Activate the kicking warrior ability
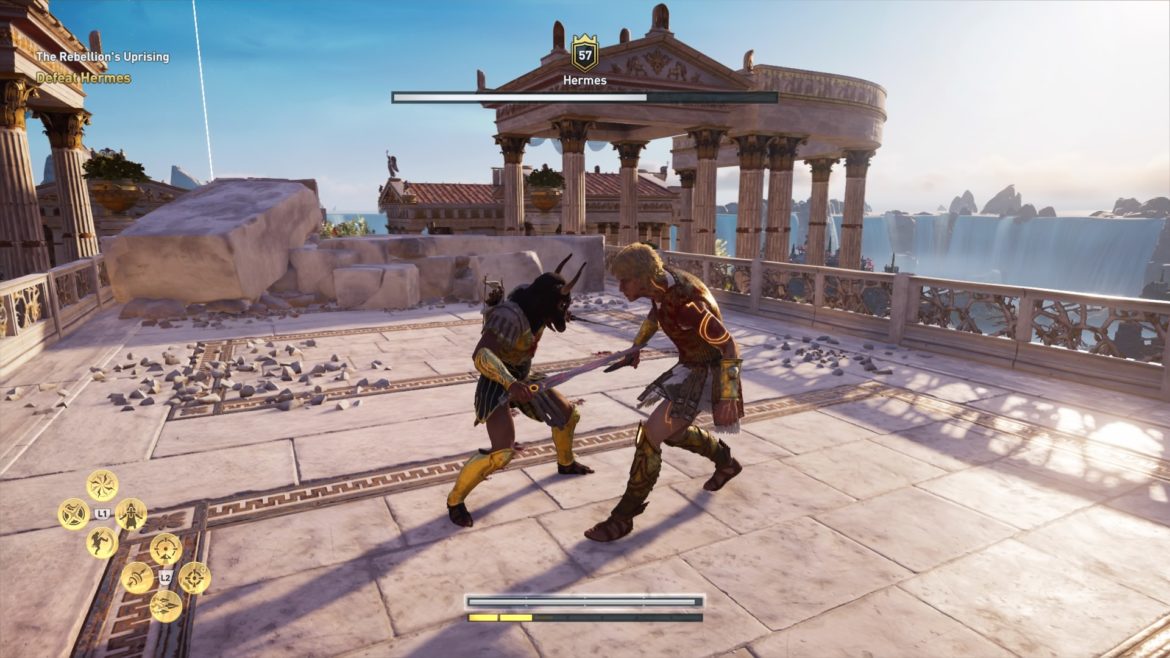 [x=102, y=542]
